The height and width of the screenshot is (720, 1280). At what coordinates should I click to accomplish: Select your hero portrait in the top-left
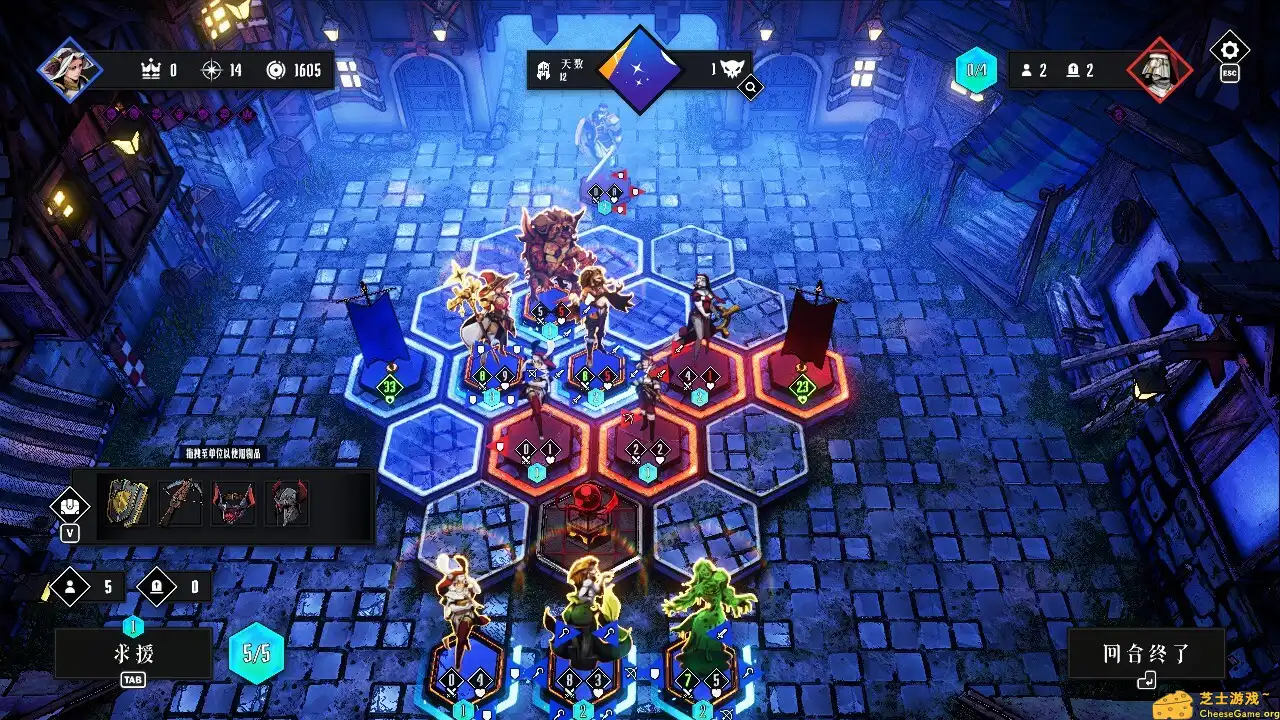(70, 70)
